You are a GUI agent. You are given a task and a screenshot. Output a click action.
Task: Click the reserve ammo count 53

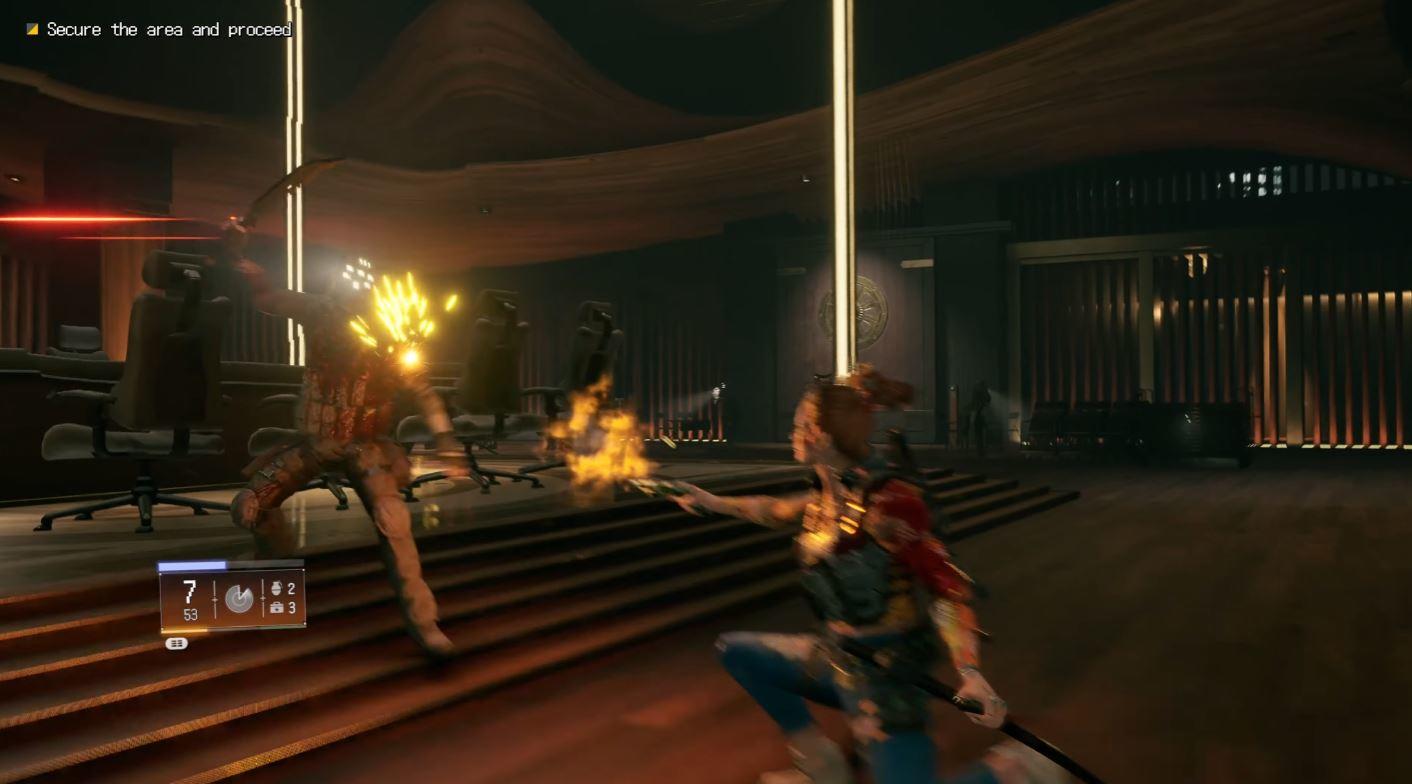pos(190,614)
